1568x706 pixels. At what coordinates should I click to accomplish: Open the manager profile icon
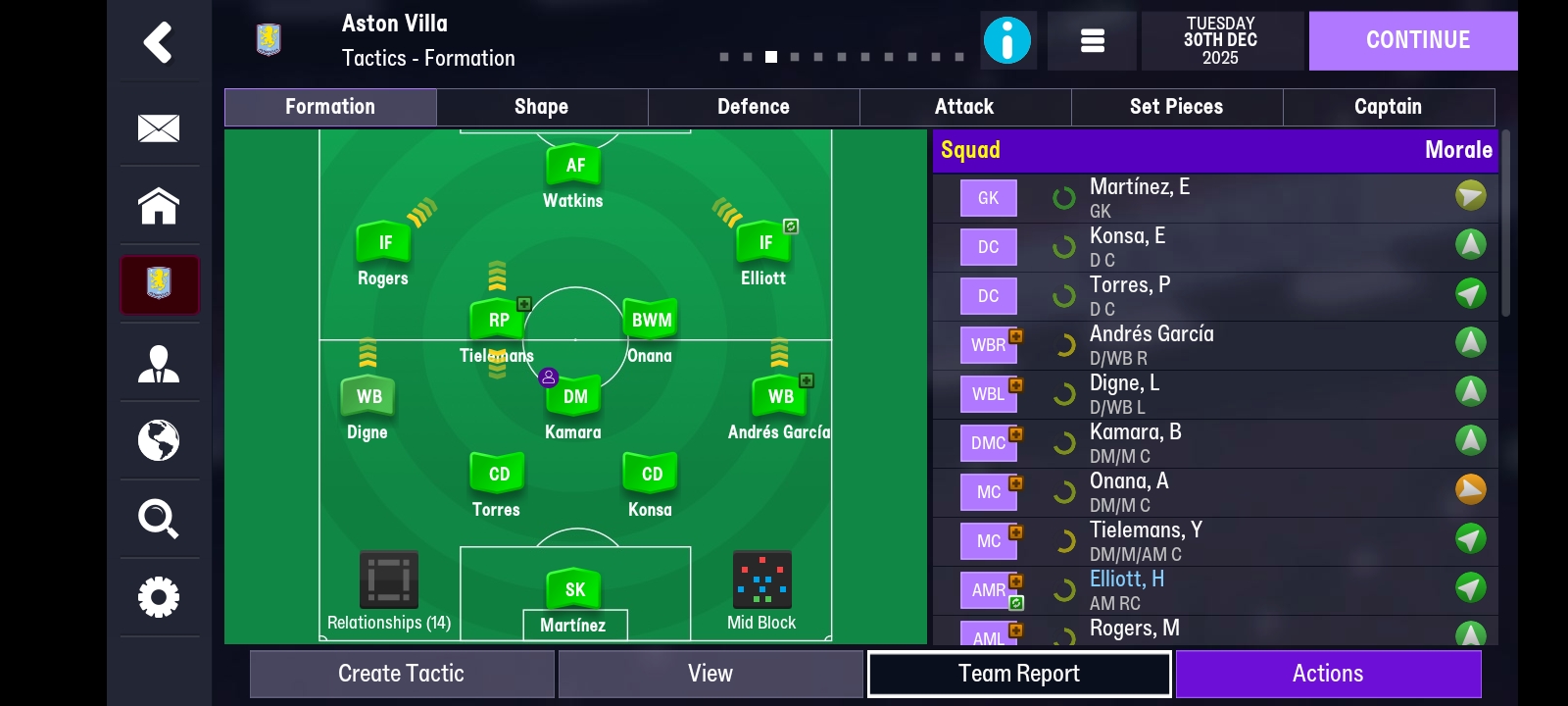pyautogui.click(x=159, y=364)
